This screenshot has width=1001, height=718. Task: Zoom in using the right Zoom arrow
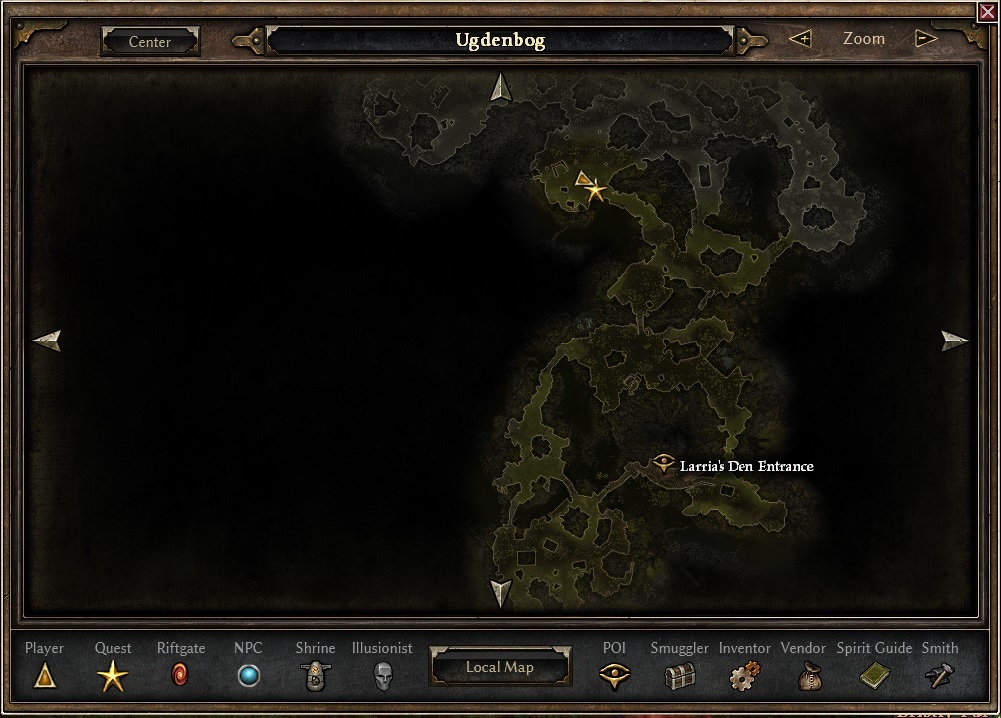[926, 39]
